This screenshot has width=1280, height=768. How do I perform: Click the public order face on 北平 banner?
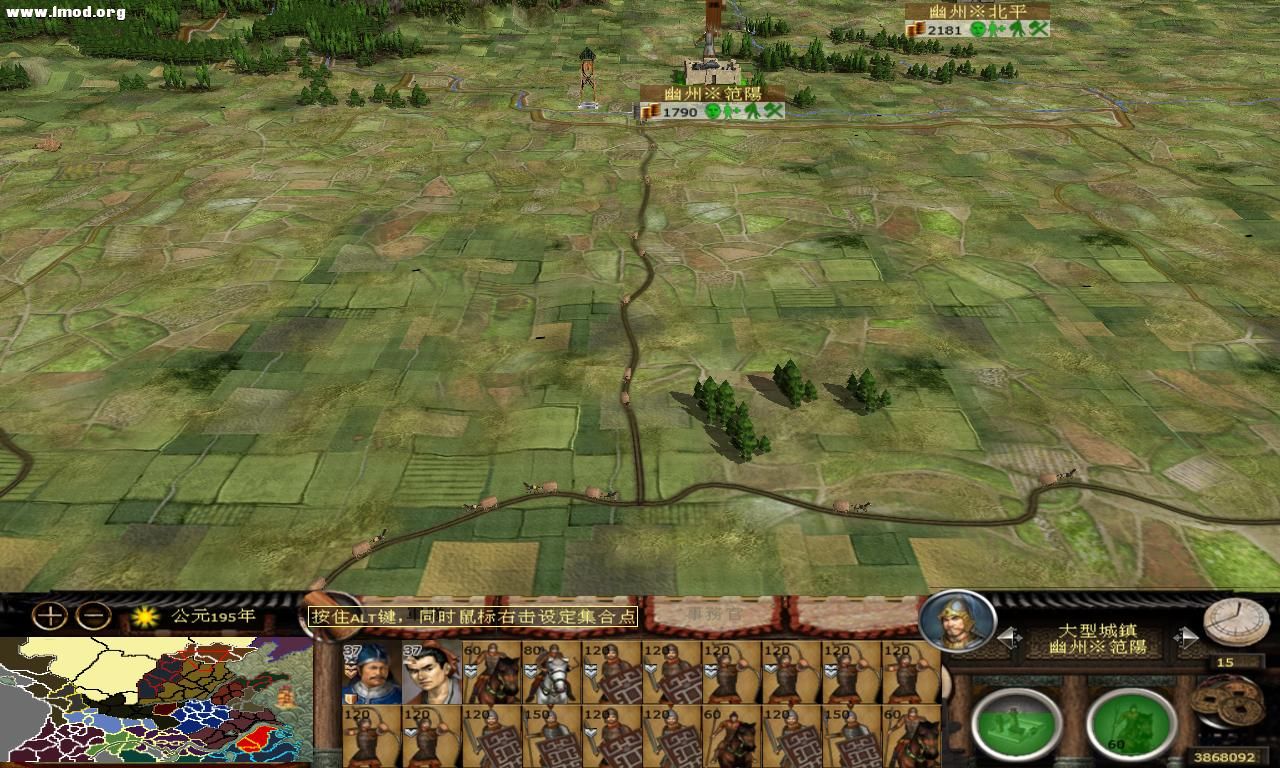click(x=977, y=28)
